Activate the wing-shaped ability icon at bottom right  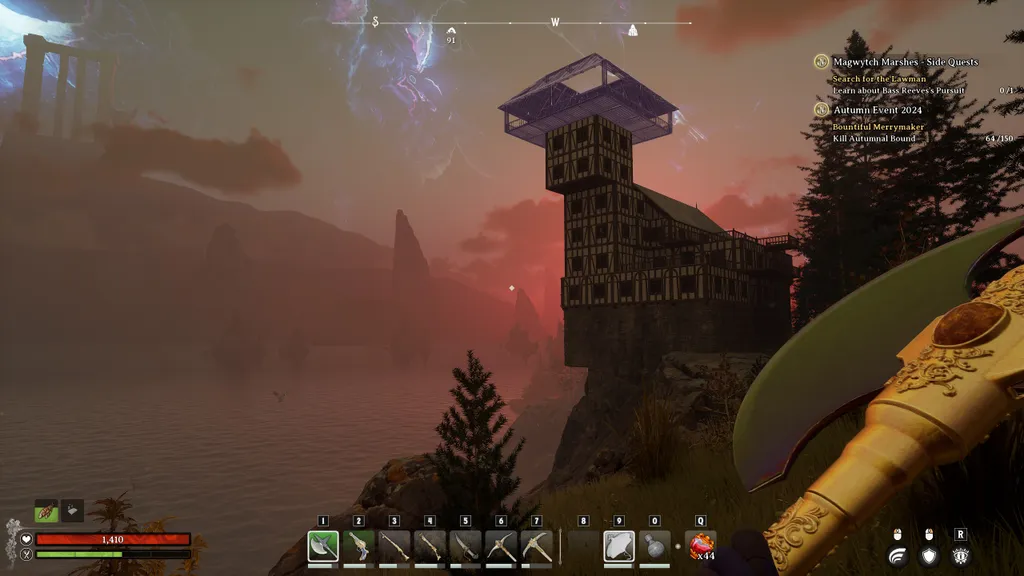coord(898,556)
